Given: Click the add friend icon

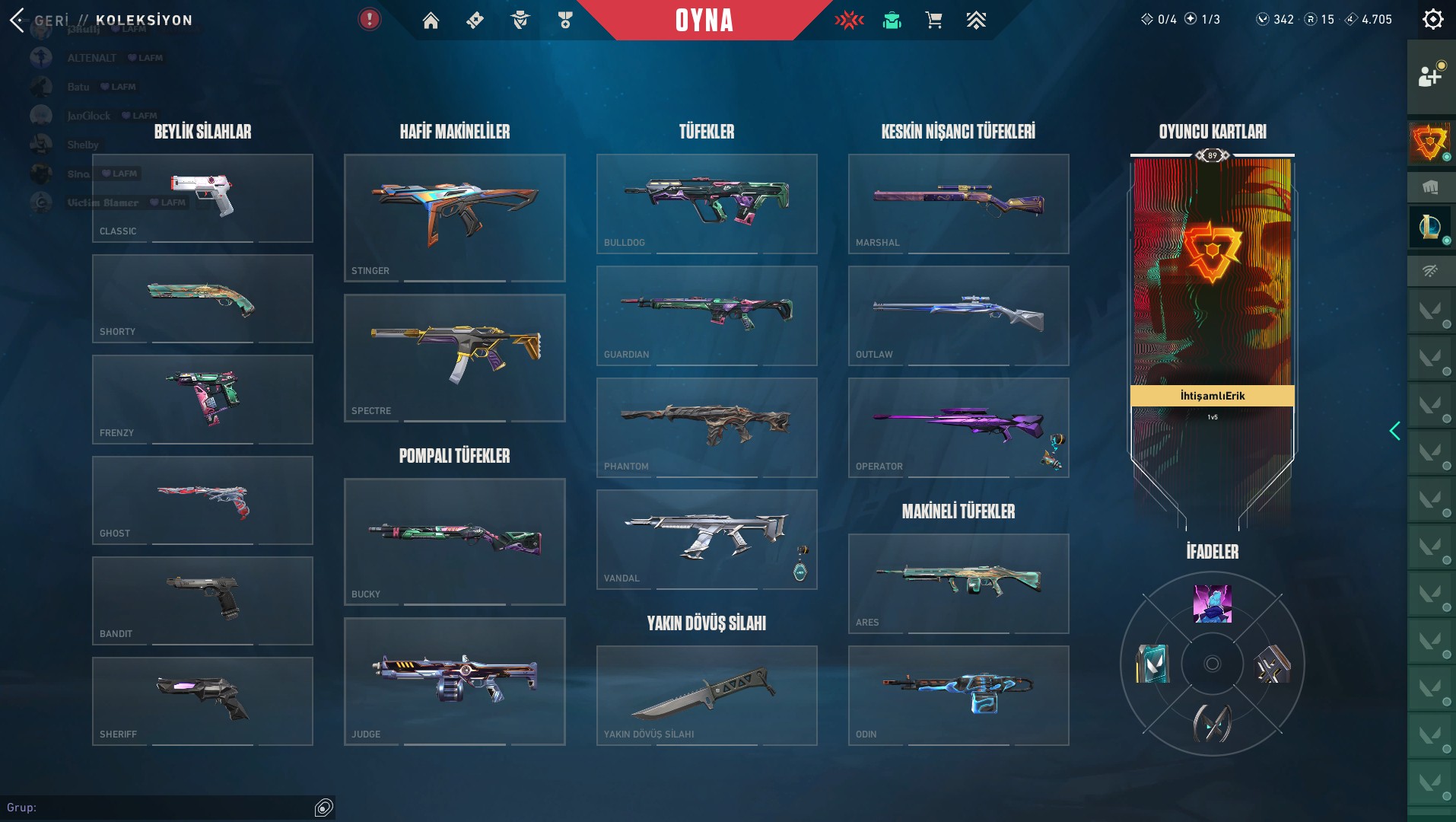Looking at the screenshot, I should pyautogui.click(x=1430, y=76).
